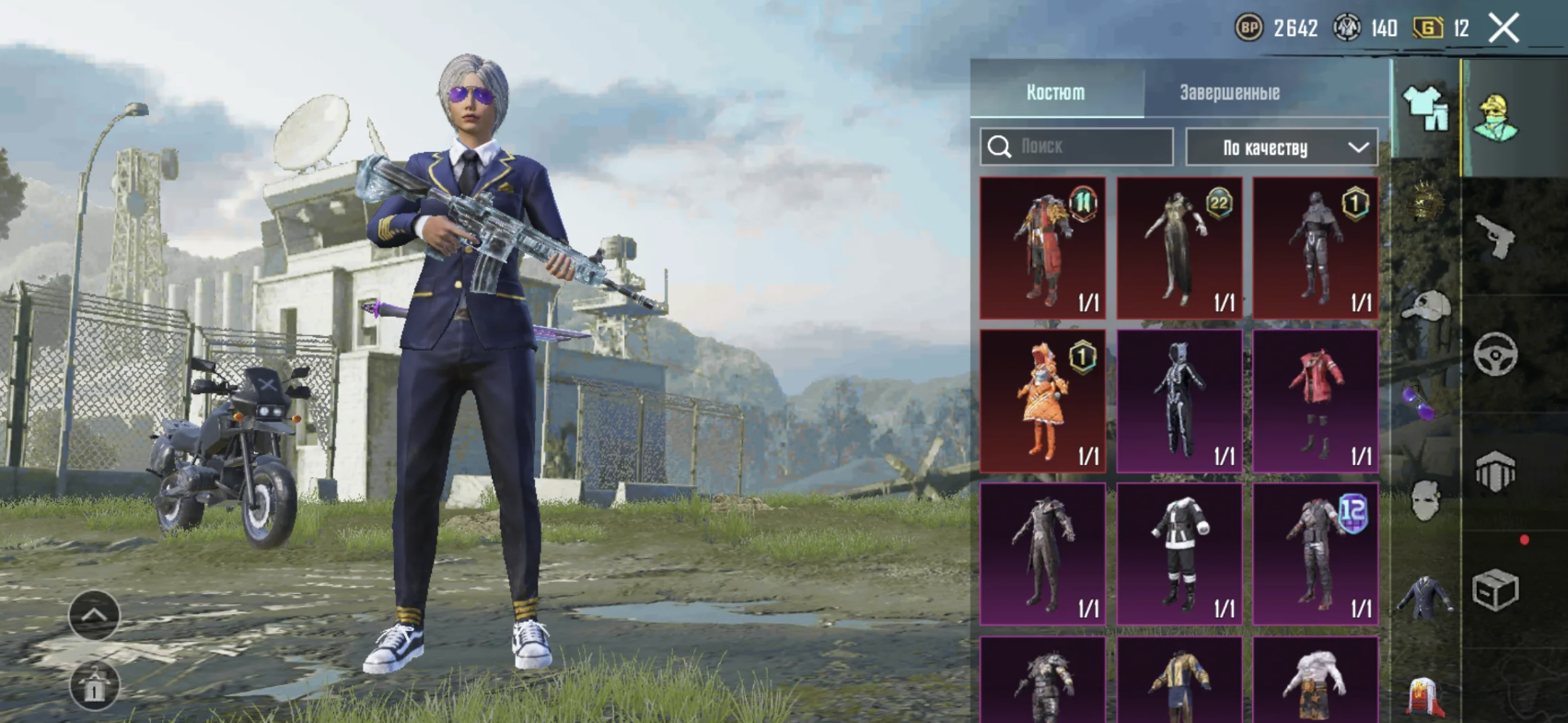The height and width of the screenshot is (723, 1568).
Task: Choose the black gown costume with badge 22
Action: (1179, 248)
